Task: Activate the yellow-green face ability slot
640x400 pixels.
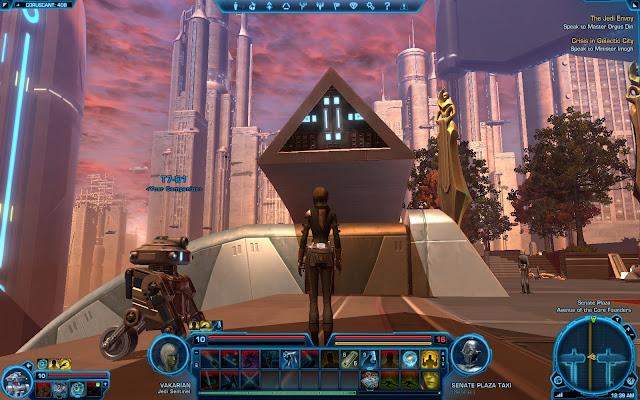Action: point(430,380)
